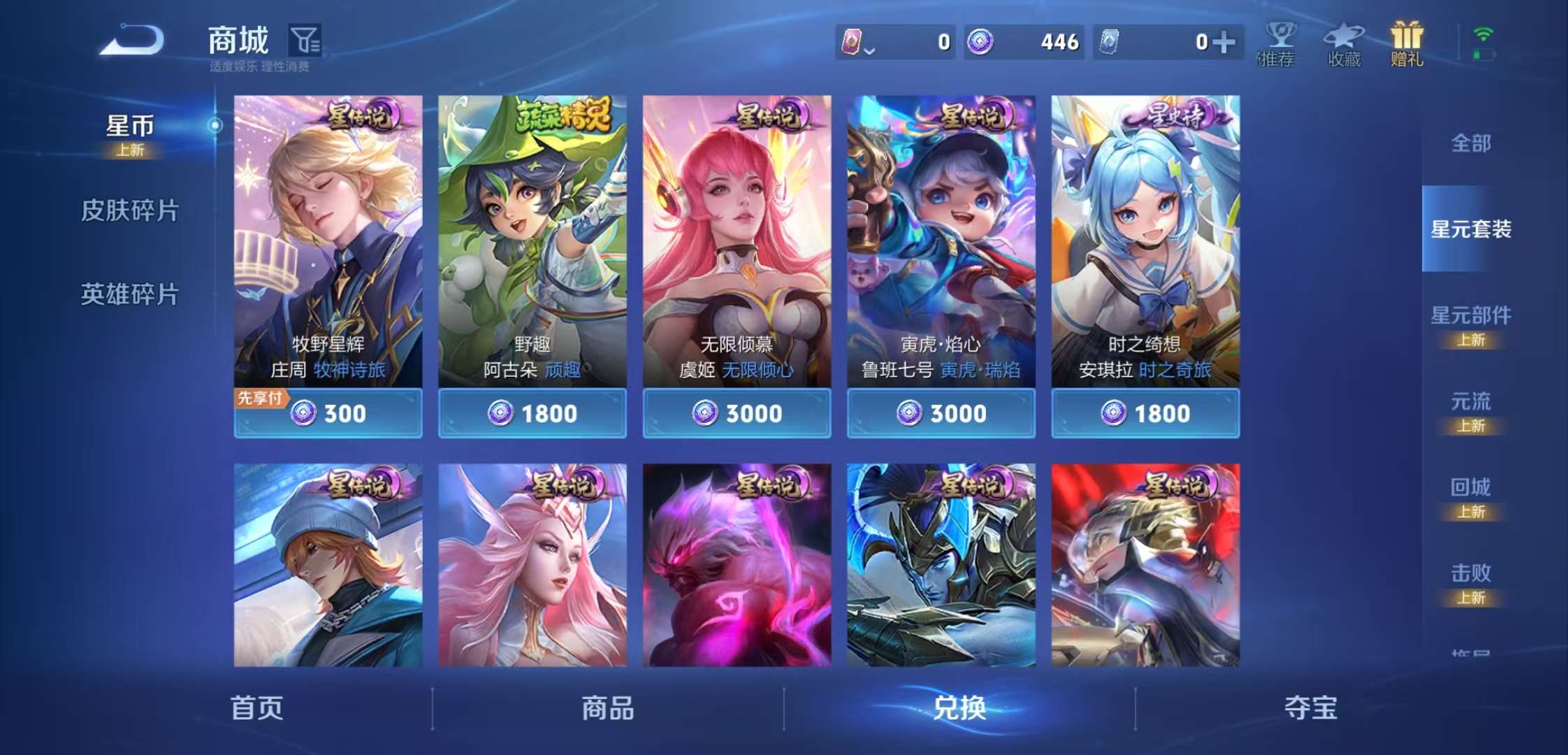
Task: Switch to the 首页 tab
Action: click(x=259, y=708)
